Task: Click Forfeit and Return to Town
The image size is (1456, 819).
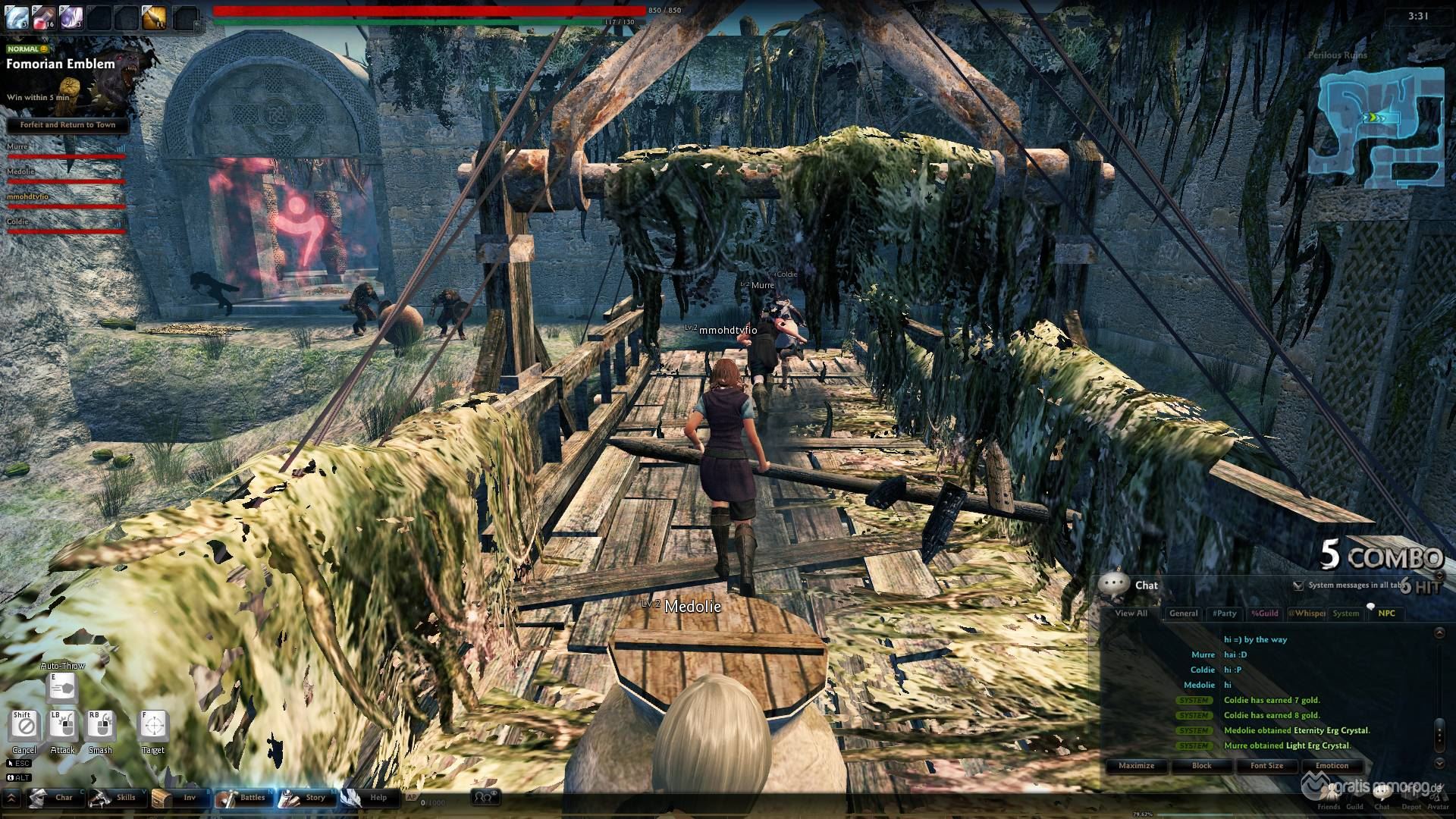Action: pos(67,125)
